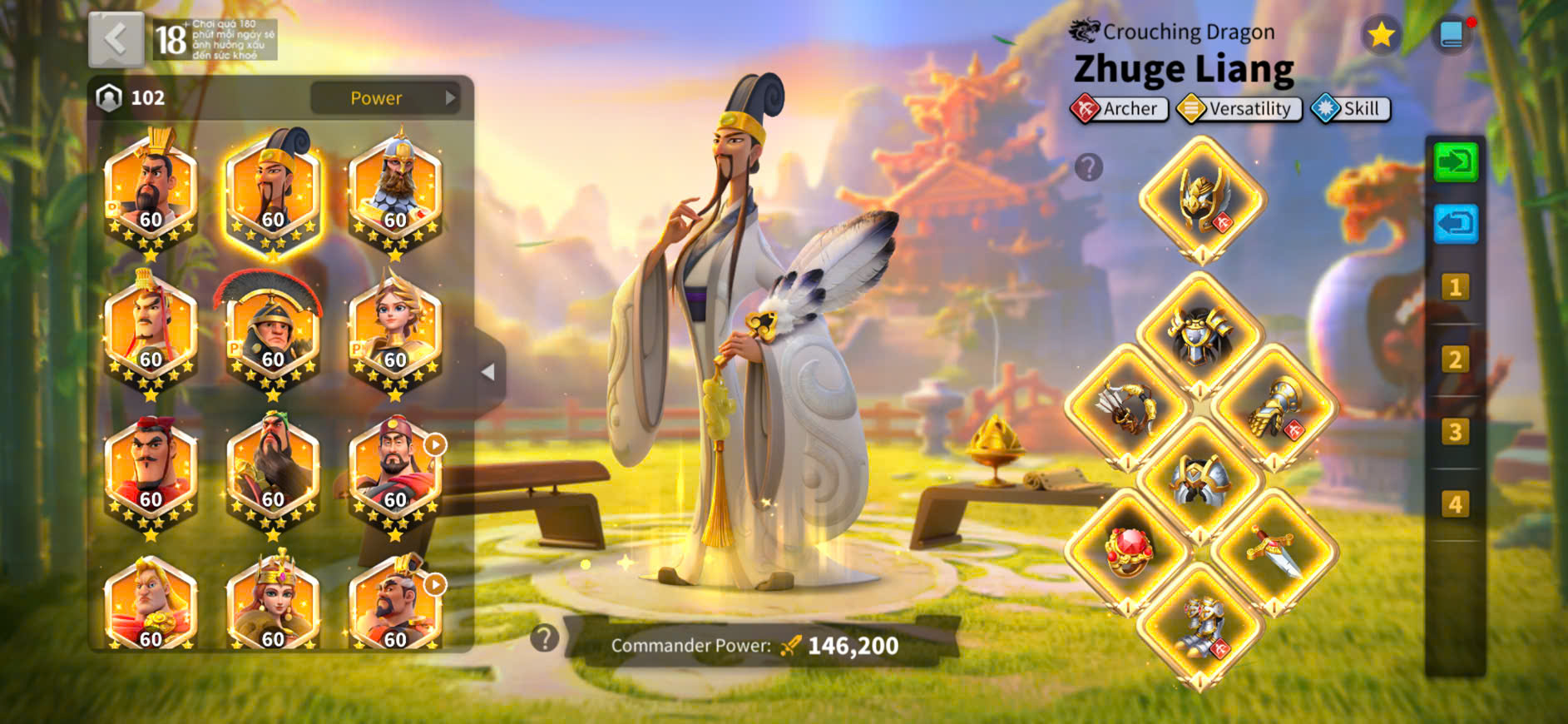Open the Commander Power help icon
This screenshot has width=1568, height=724.
click(x=545, y=638)
